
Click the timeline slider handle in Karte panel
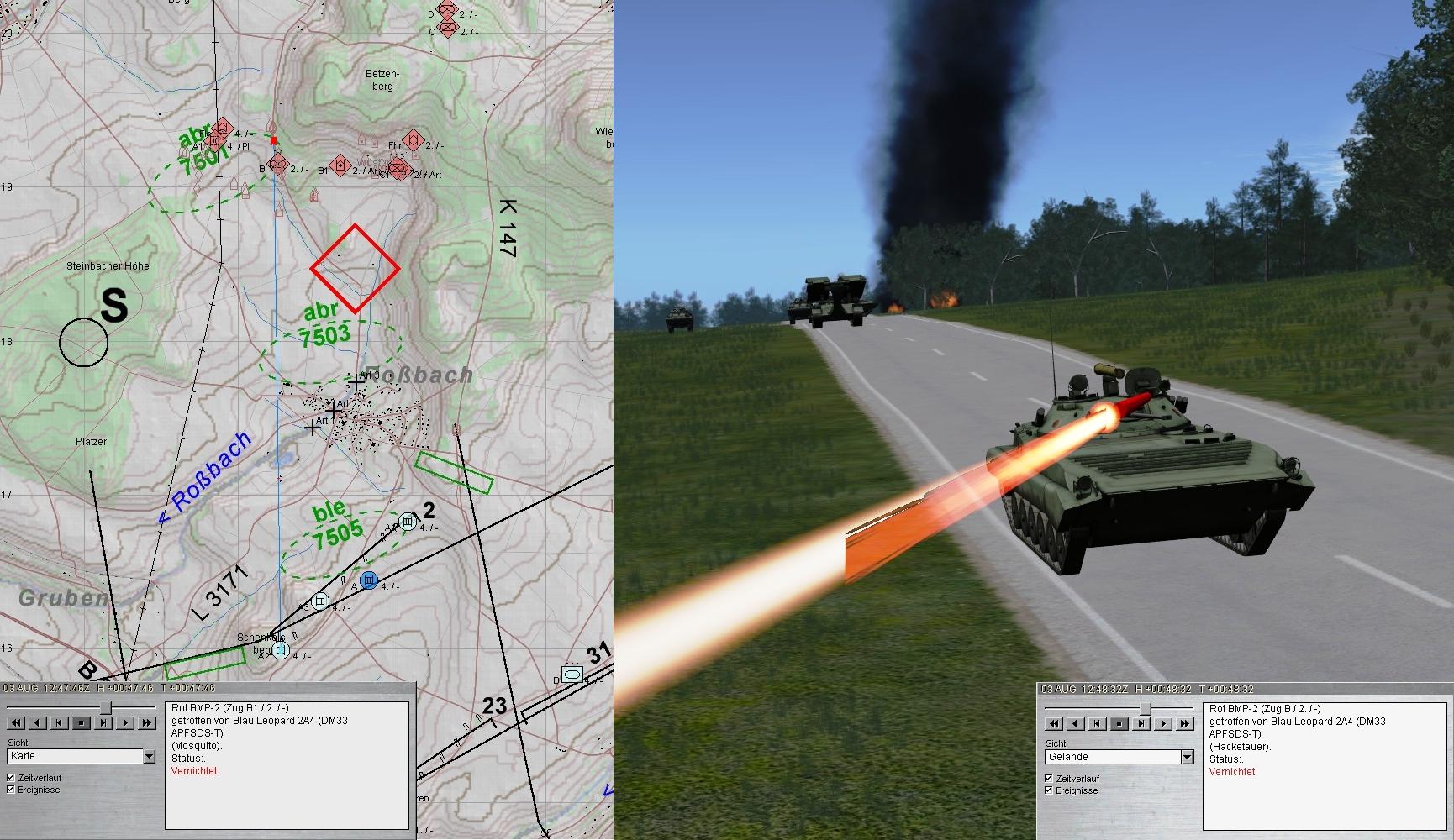[105, 709]
